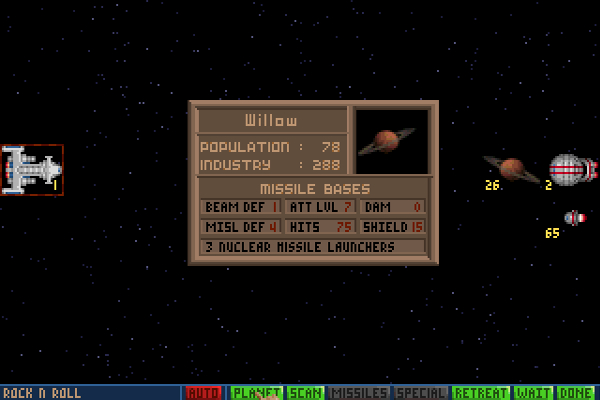Order a RETREAT from battle
The width and height of the screenshot is (600, 400).
click(x=480, y=393)
